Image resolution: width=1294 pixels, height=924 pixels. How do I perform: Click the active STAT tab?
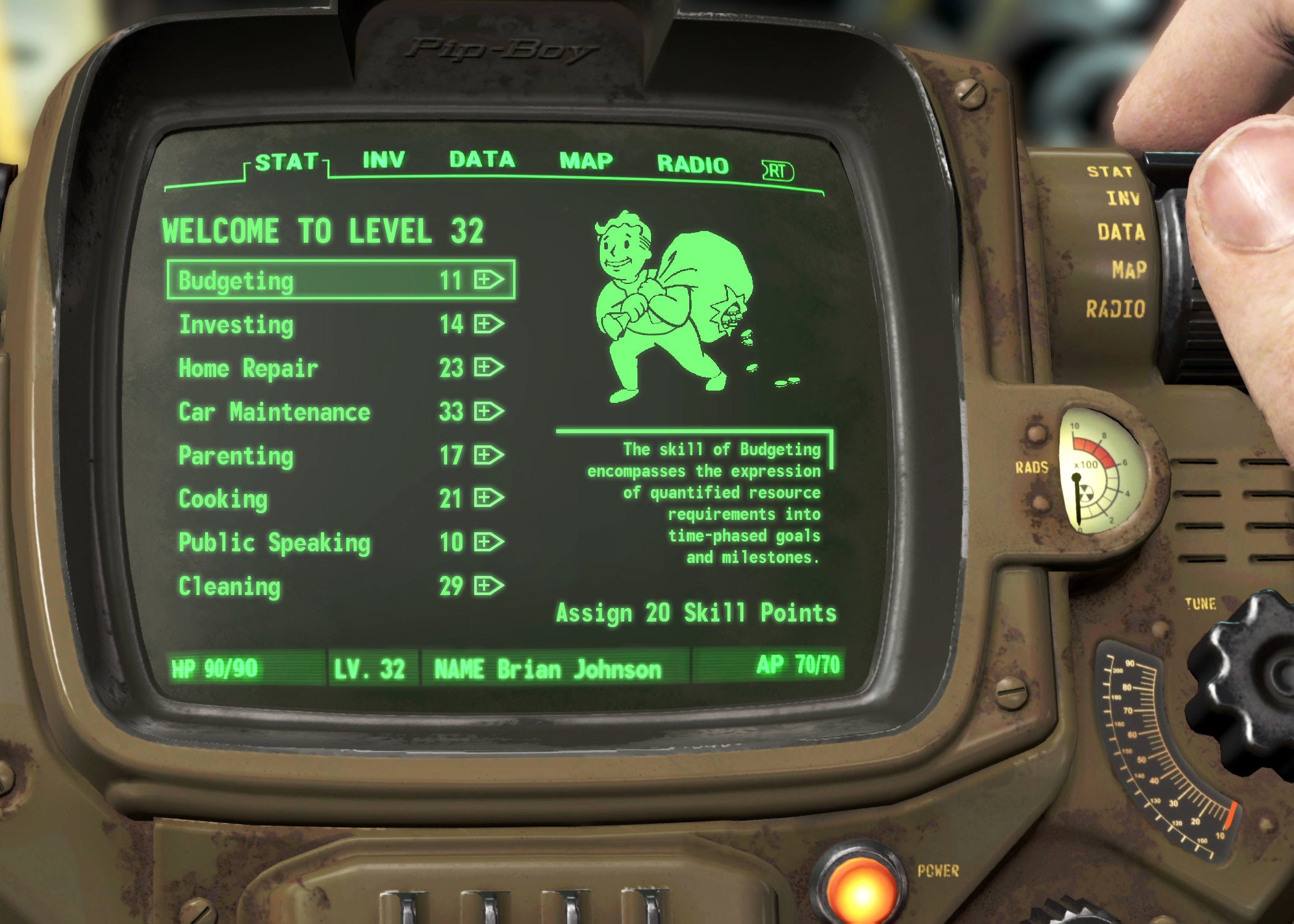288,161
